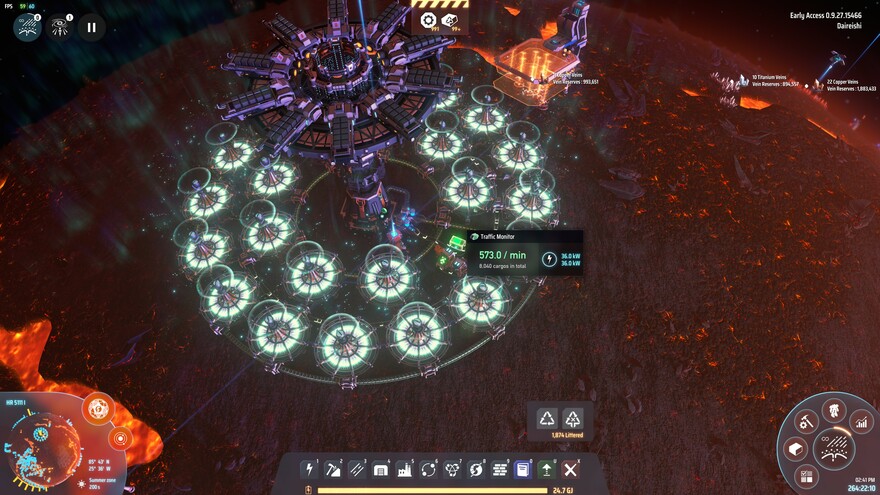Choose the storage warehouse build category
The height and width of the screenshot is (495, 880).
pos(381,468)
